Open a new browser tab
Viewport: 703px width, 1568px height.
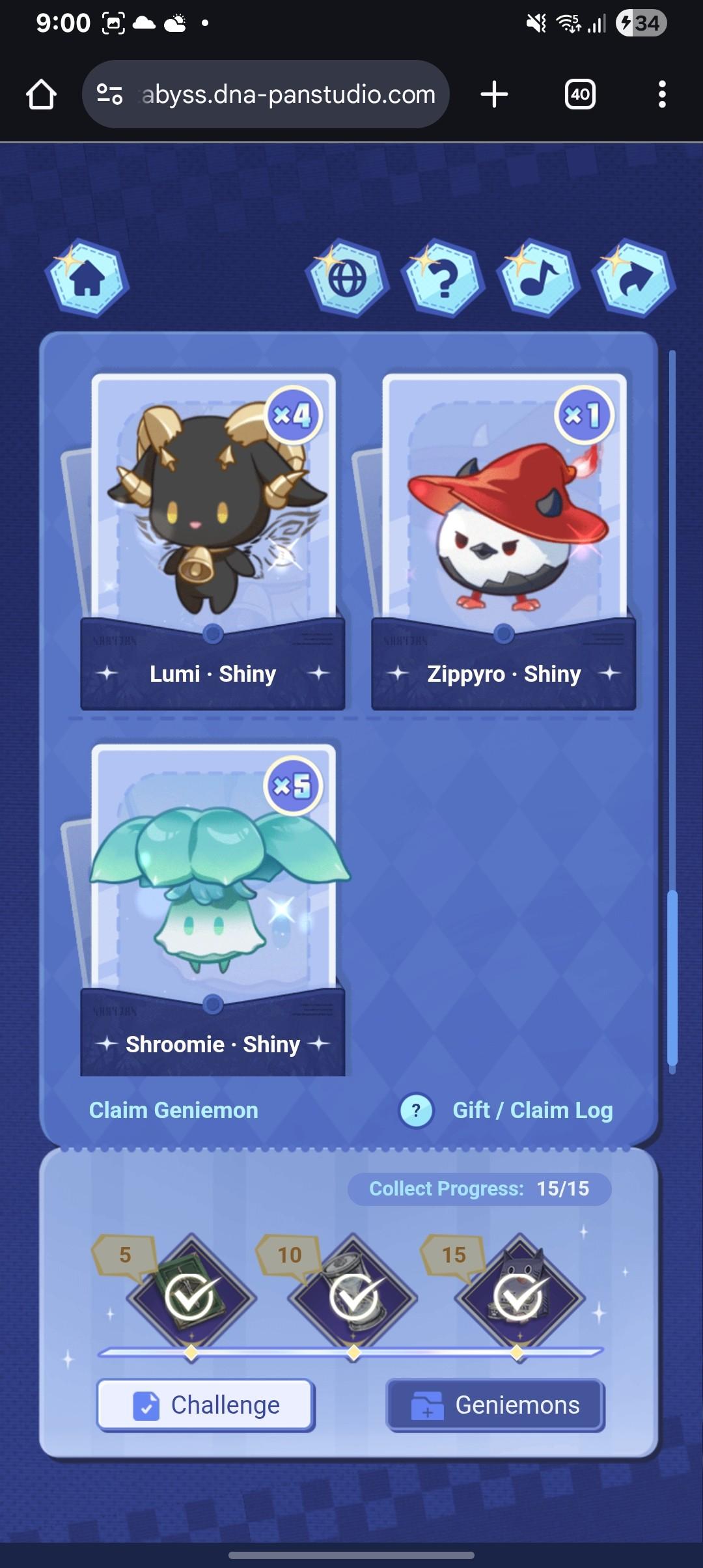pyautogui.click(x=495, y=94)
